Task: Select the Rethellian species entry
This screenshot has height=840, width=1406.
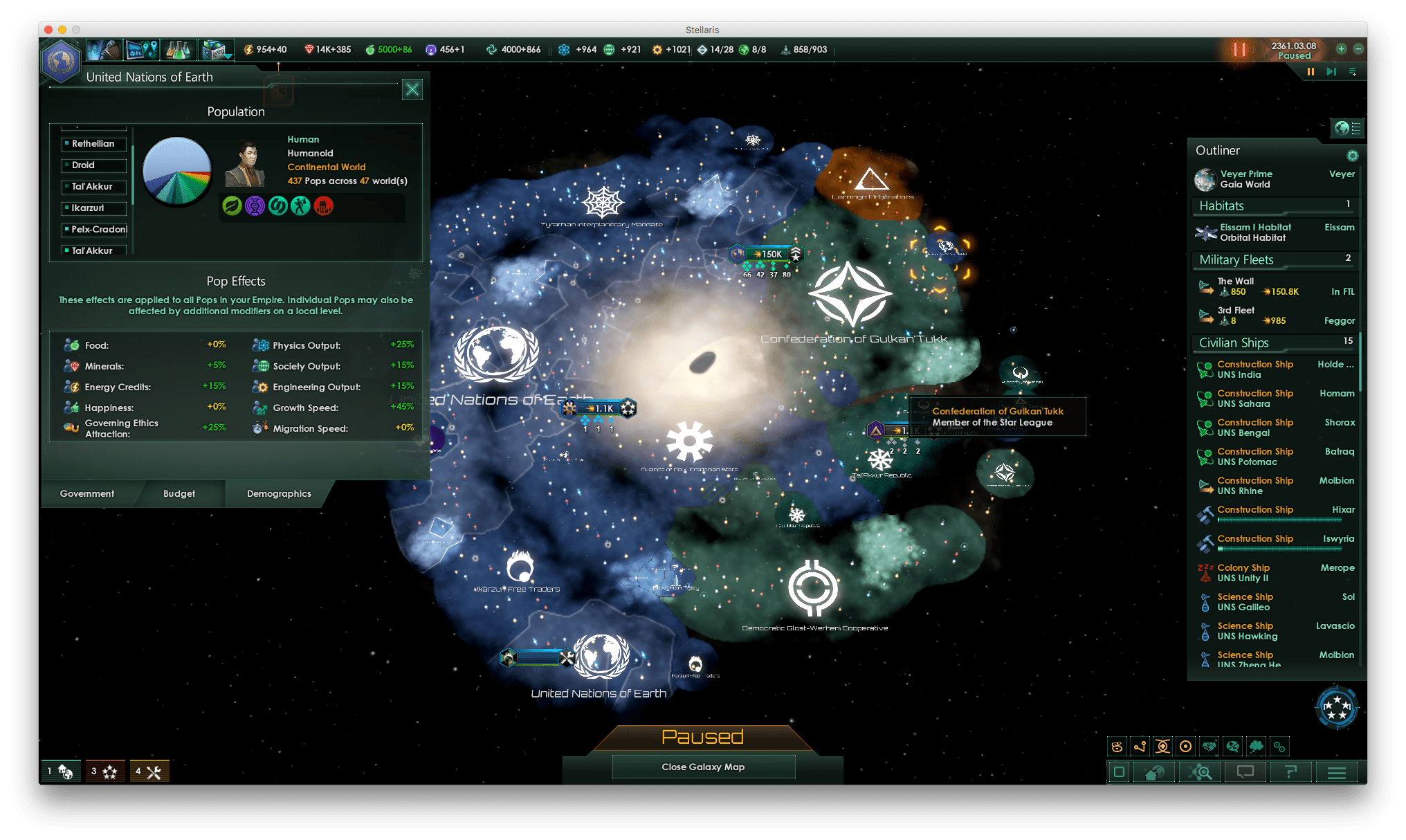Action: point(94,144)
